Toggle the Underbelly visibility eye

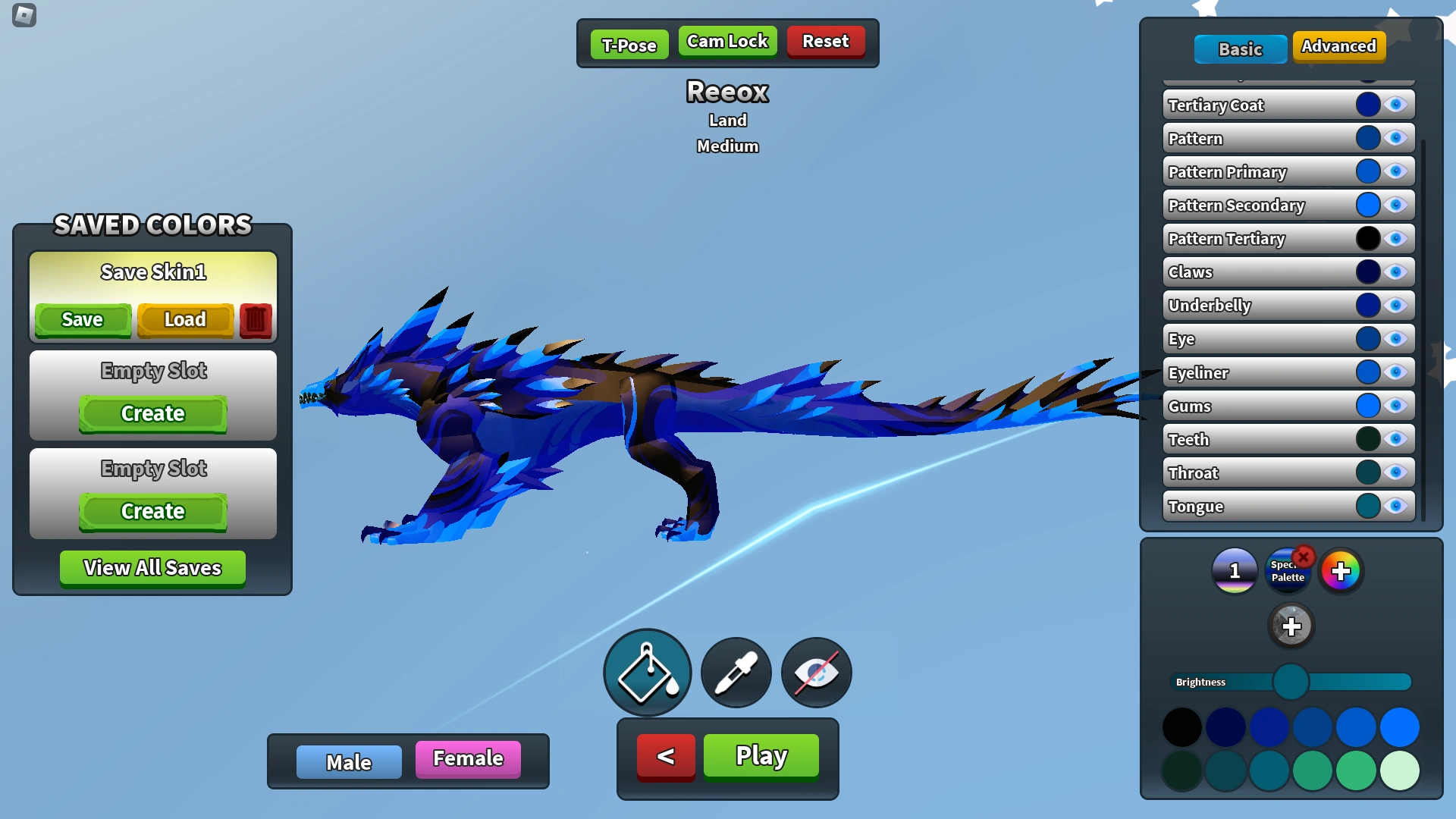point(1395,305)
